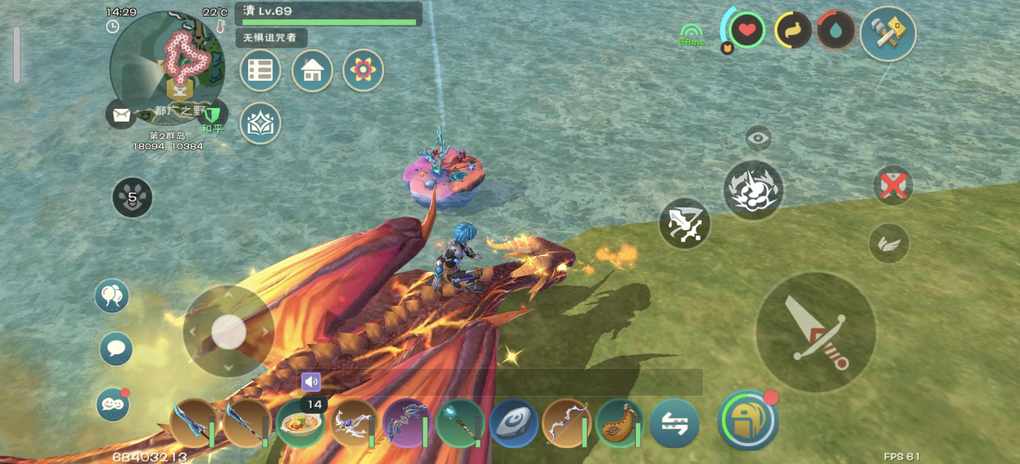Open the flower event icon
The width and height of the screenshot is (1020, 464).
coord(363,71)
